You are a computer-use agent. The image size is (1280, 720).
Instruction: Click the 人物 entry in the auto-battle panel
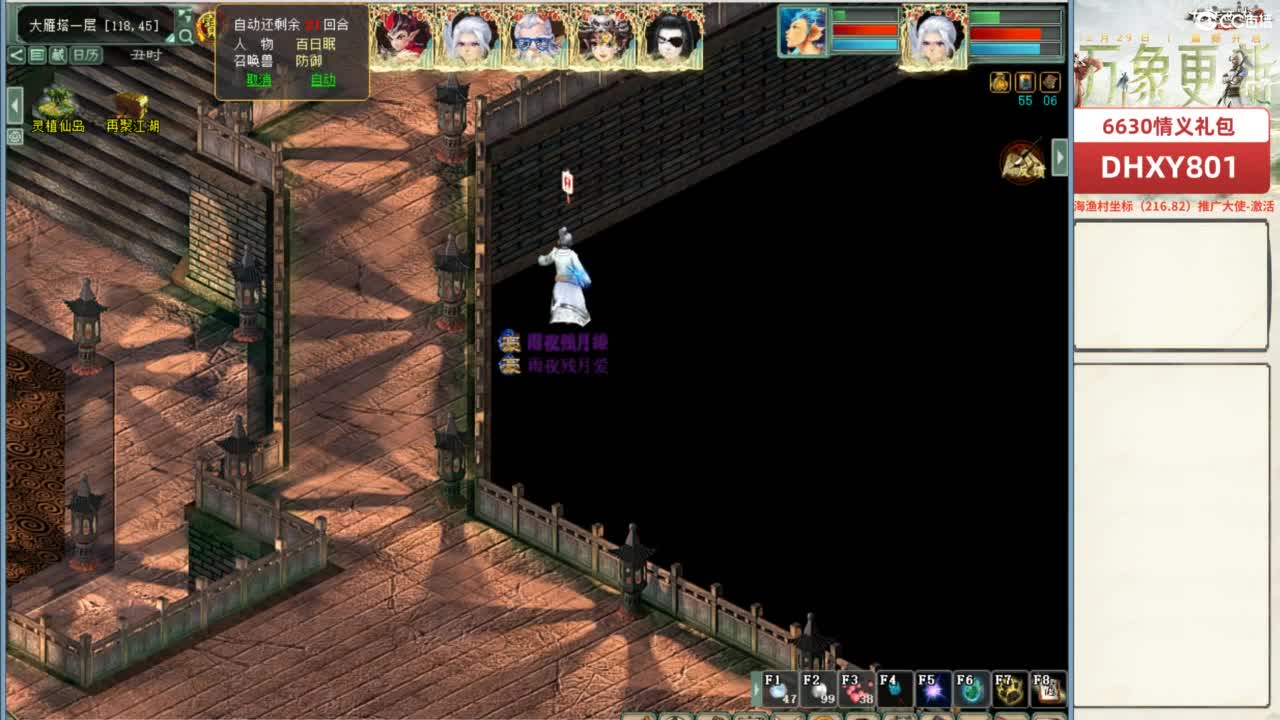click(253, 44)
